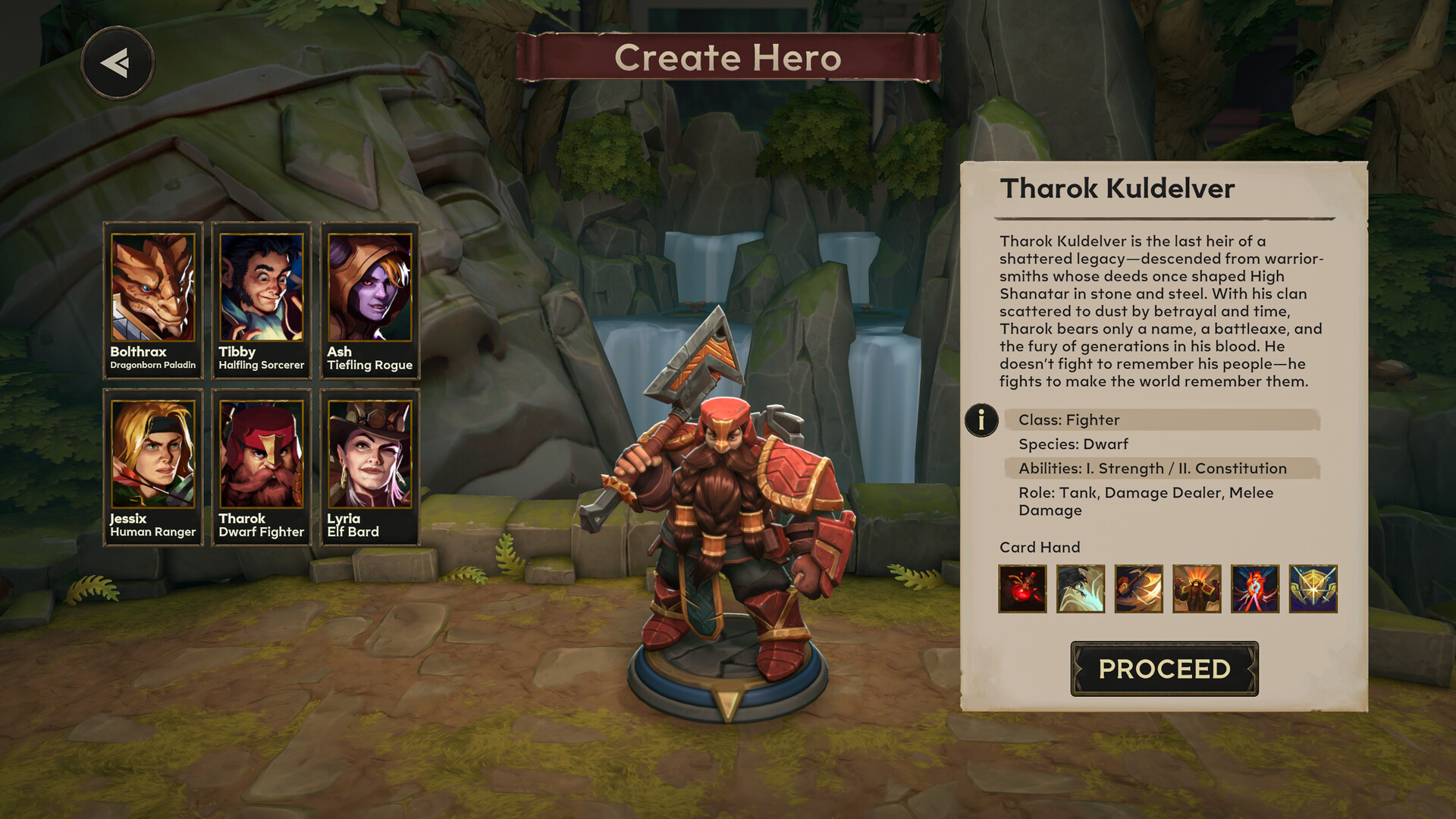Click the dwarf miniature on its pedestal
1456x819 pixels.
point(728,531)
